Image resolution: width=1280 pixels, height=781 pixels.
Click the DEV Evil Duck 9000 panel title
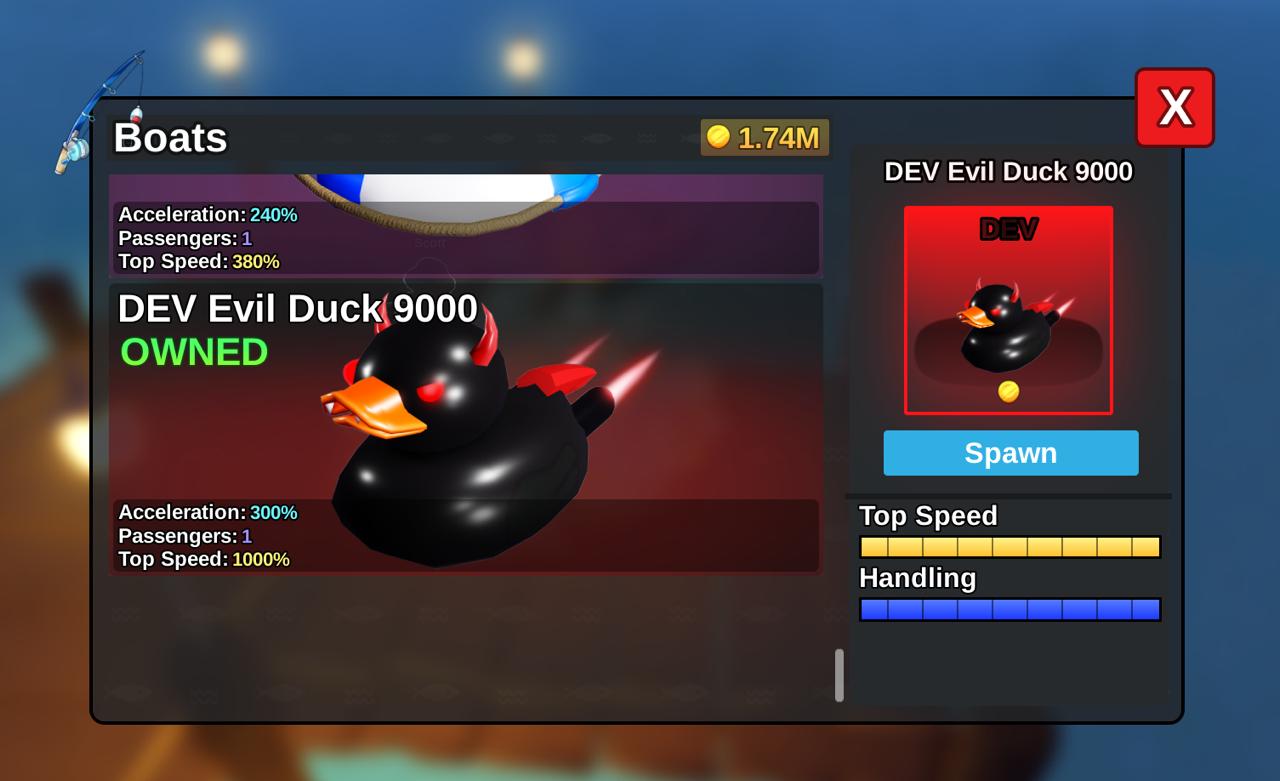tap(1009, 172)
